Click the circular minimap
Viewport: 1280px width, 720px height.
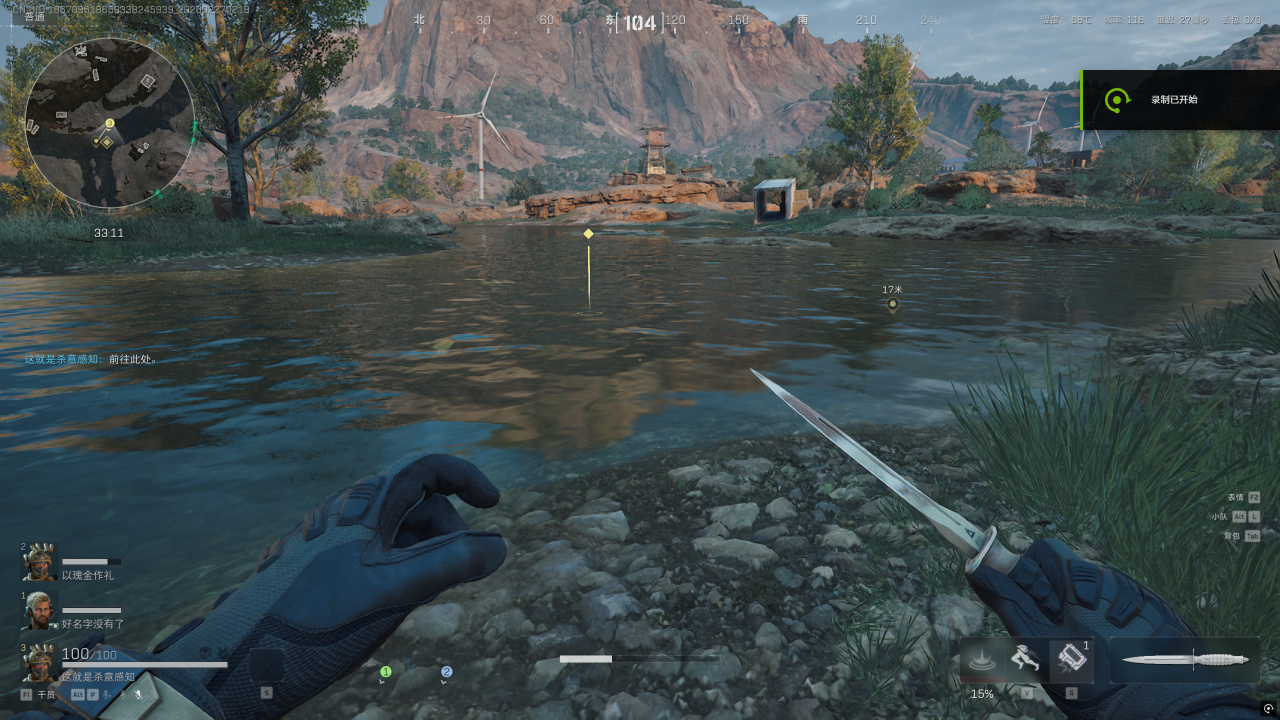click(109, 122)
